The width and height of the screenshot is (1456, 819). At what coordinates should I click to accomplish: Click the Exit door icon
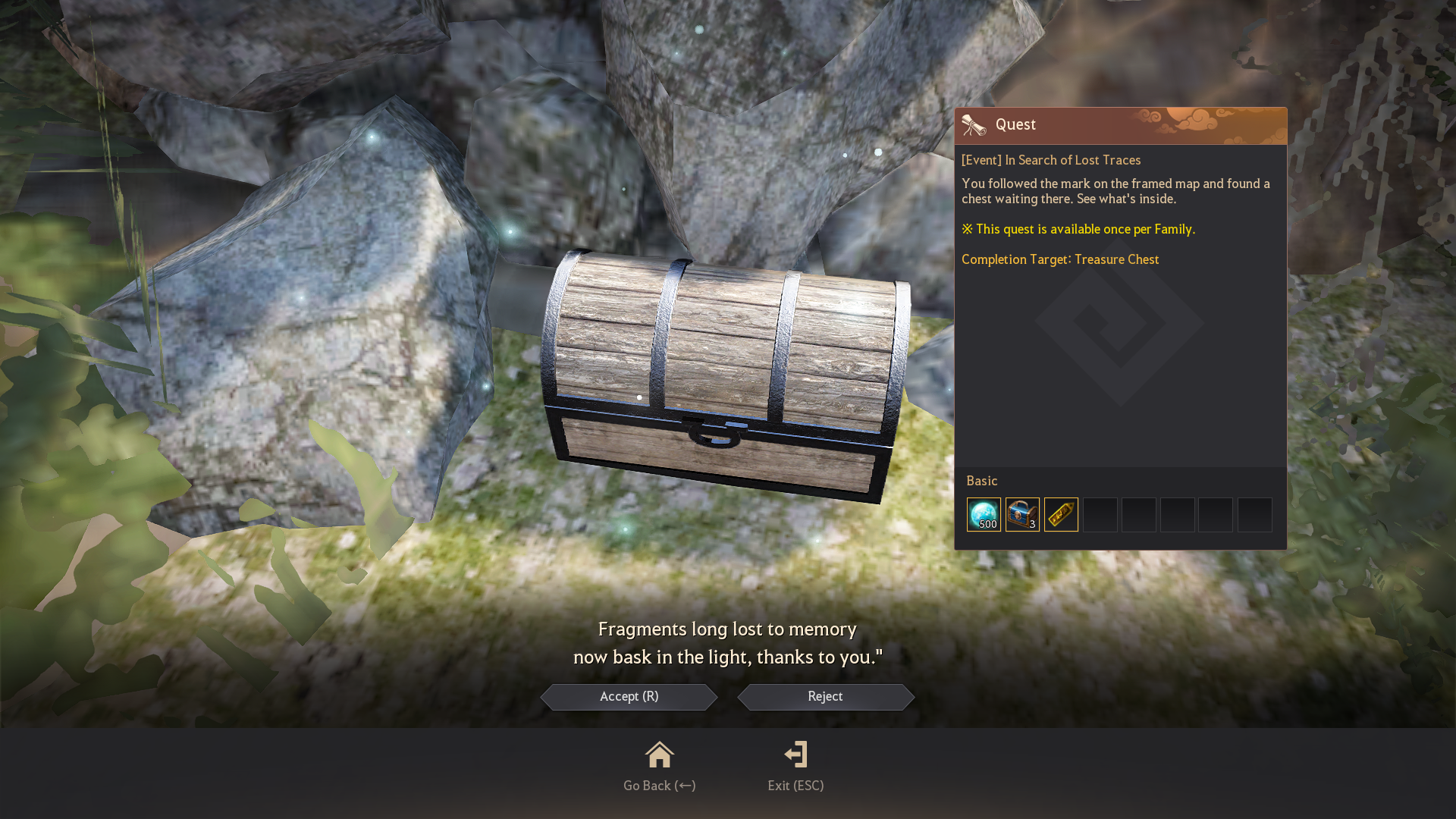tap(795, 755)
